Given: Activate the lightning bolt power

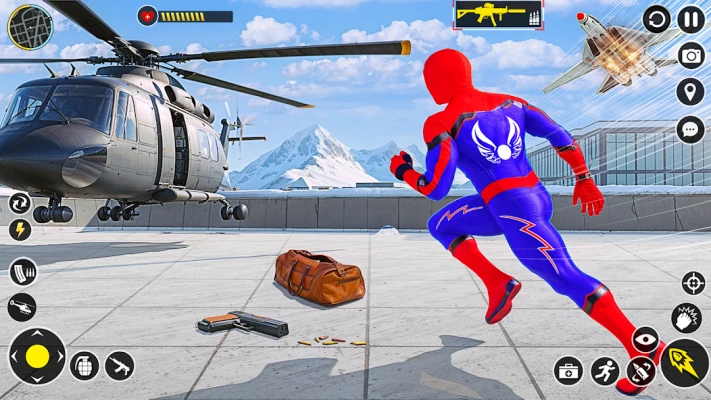Looking at the screenshot, I should 20,230.
